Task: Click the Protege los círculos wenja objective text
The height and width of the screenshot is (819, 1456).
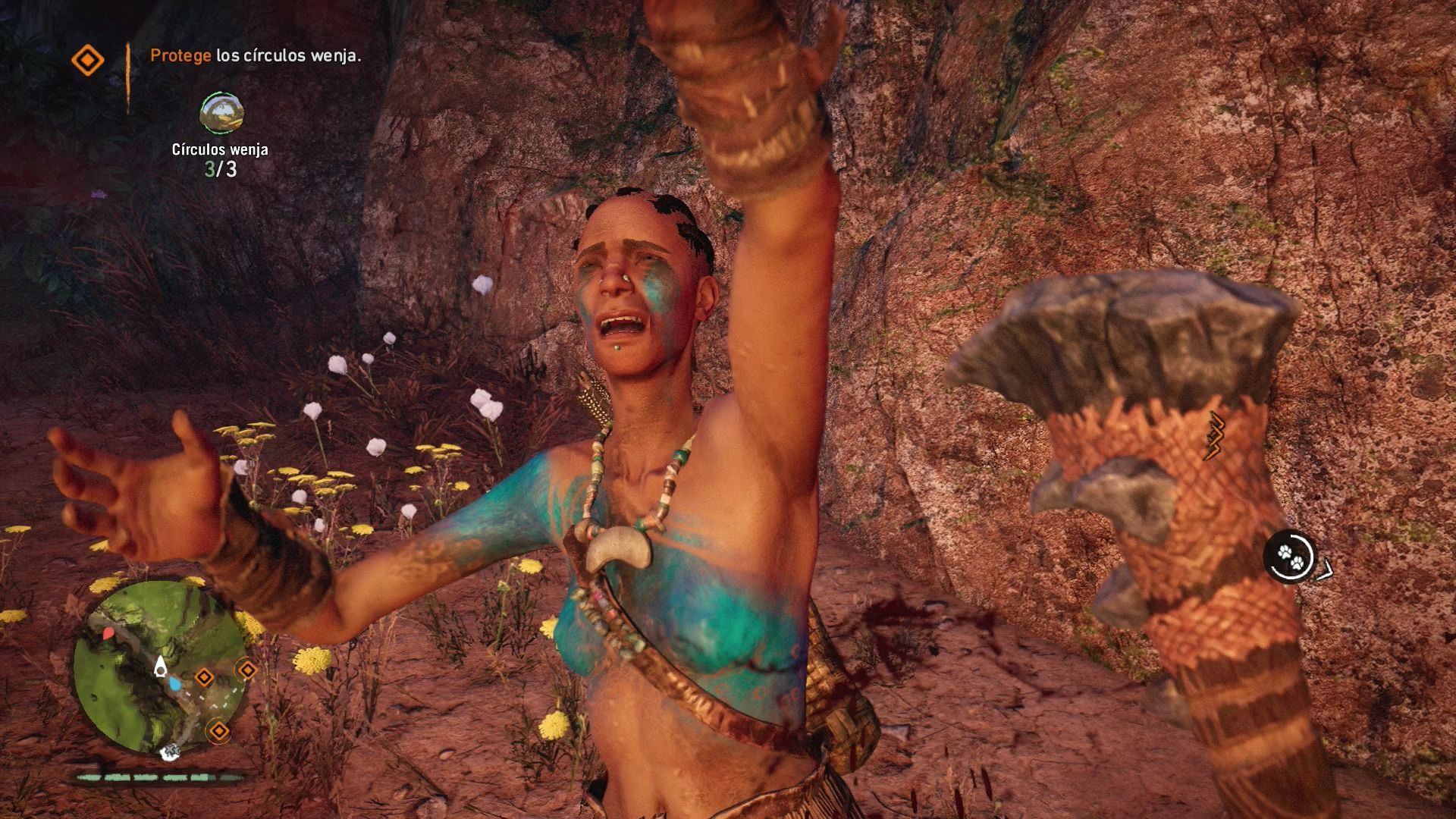Action: click(x=256, y=55)
